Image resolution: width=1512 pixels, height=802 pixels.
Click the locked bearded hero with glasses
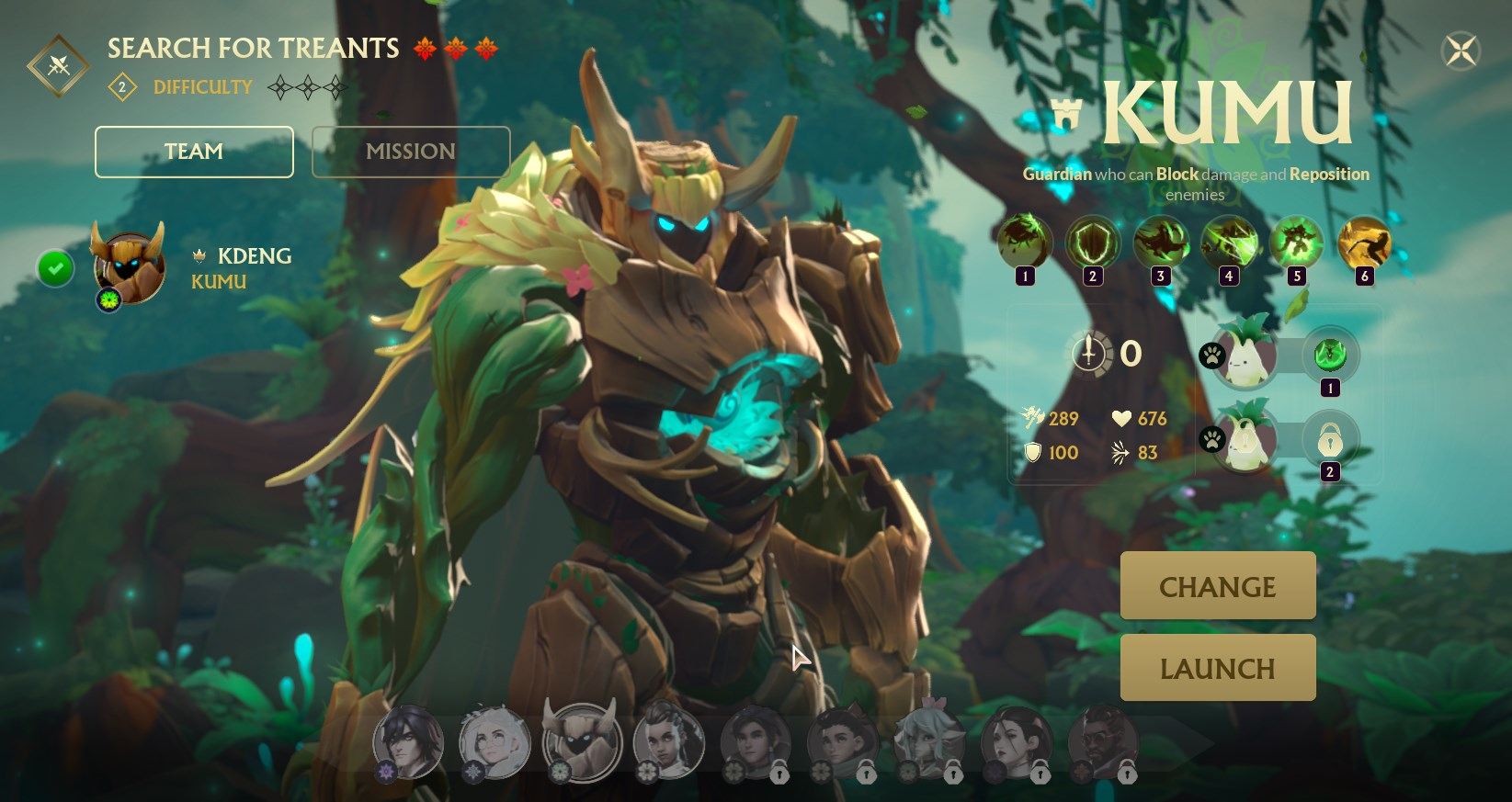[x=1103, y=741]
